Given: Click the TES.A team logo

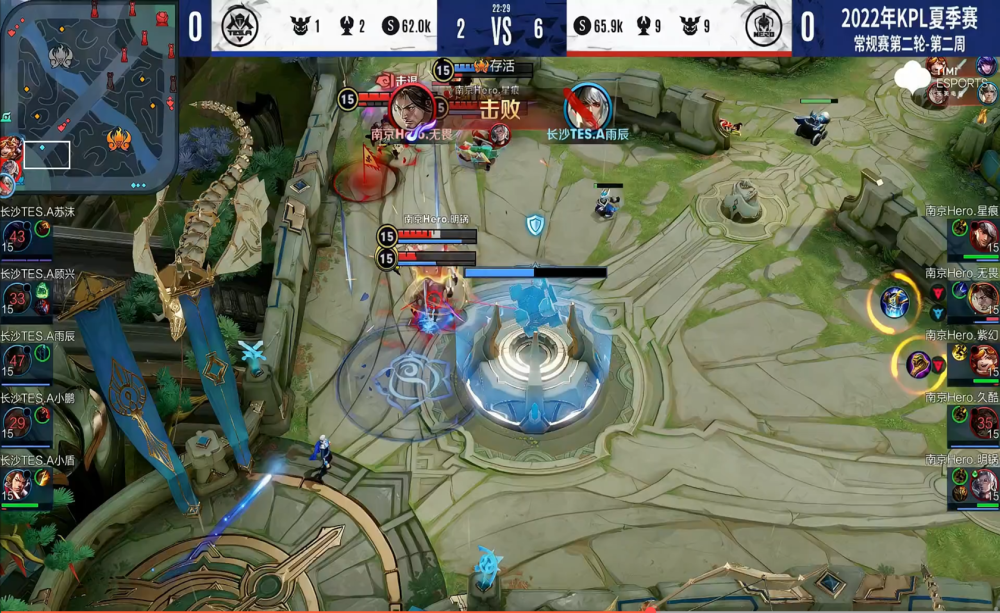Looking at the screenshot, I should [240, 25].
